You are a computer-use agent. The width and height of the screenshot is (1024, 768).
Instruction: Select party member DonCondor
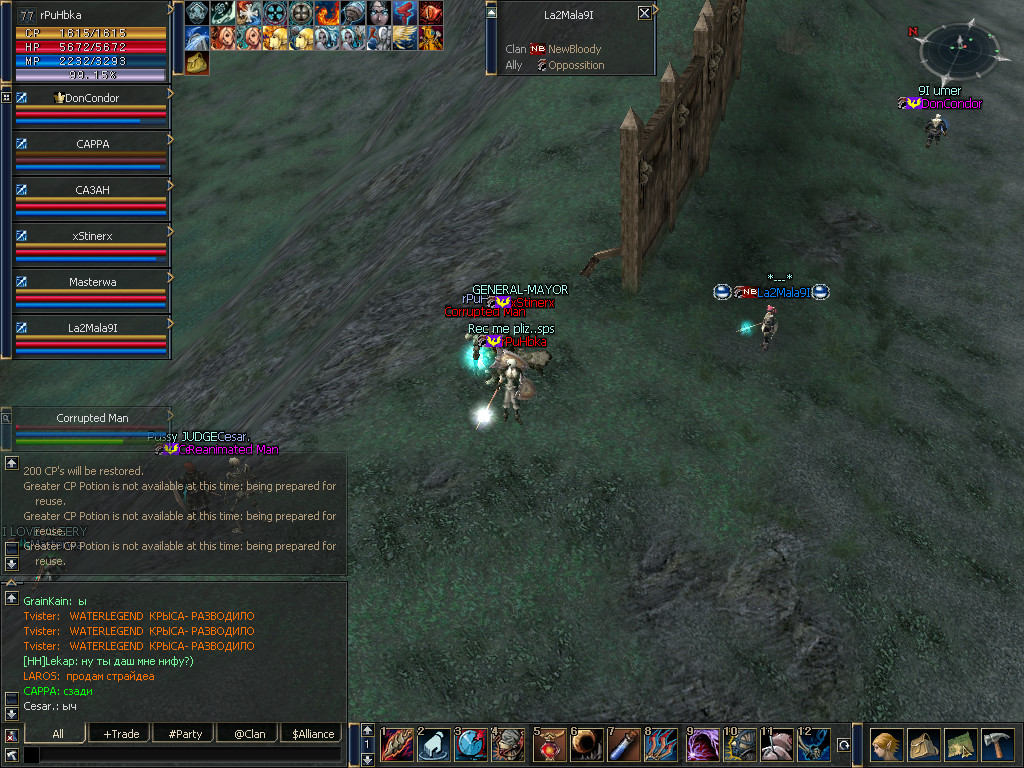91,98
